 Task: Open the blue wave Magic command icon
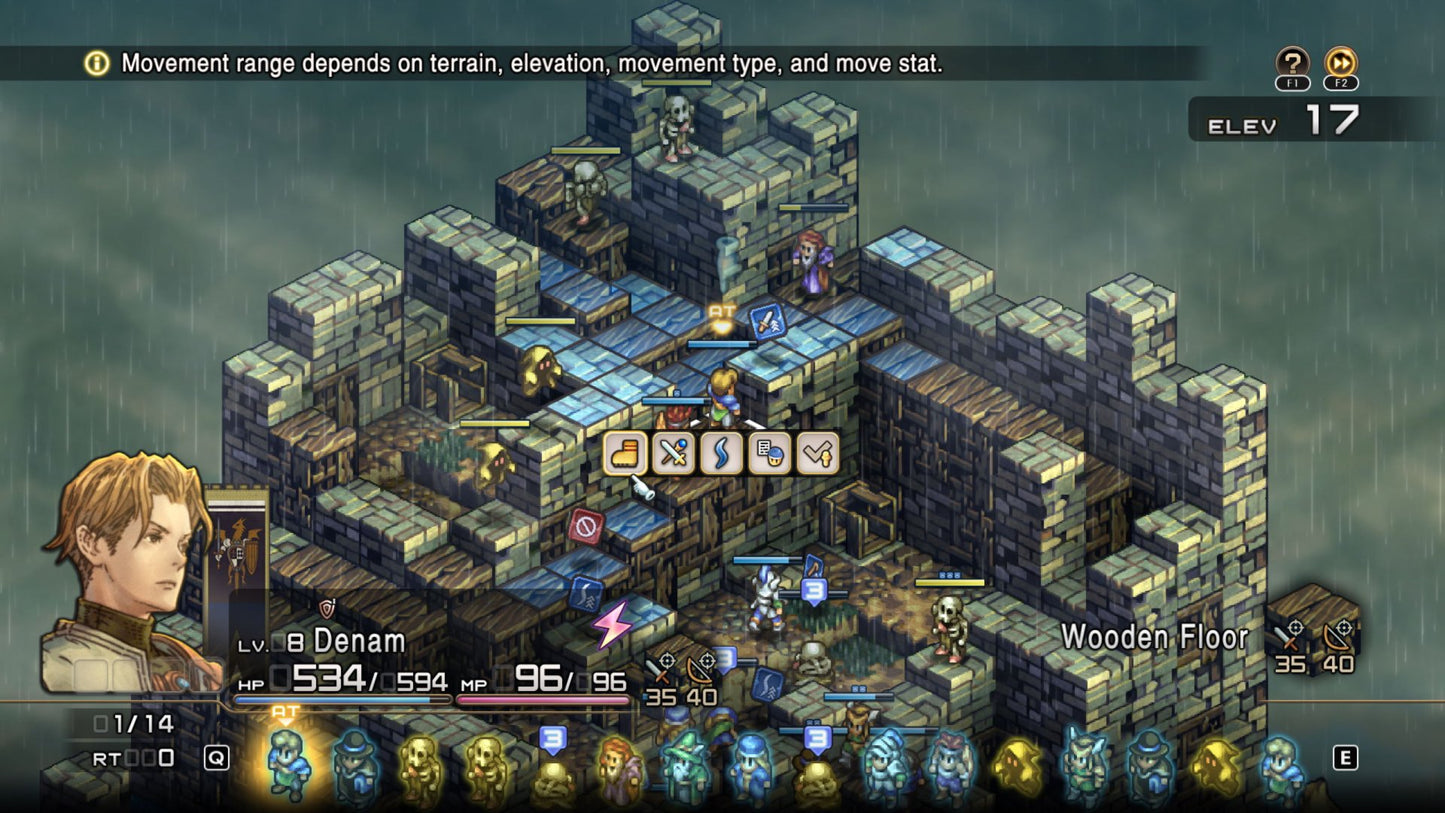(720, 453)
